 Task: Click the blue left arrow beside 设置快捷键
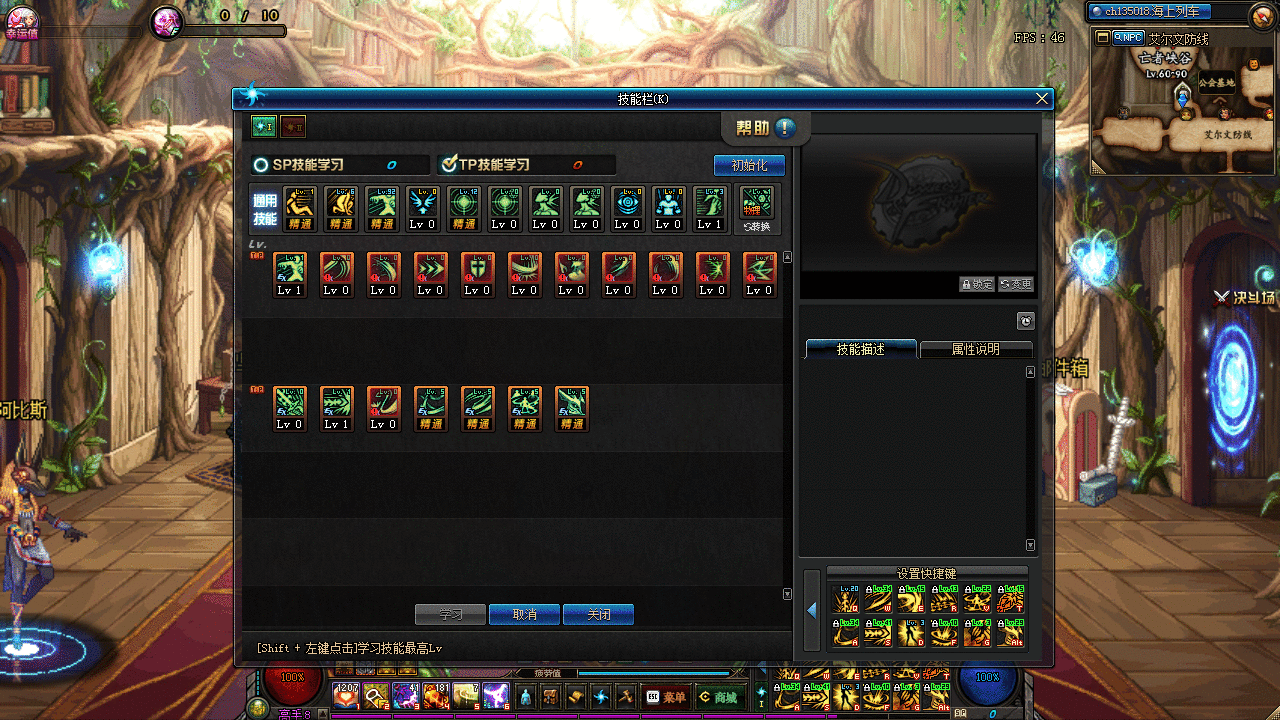coord(811,609)
